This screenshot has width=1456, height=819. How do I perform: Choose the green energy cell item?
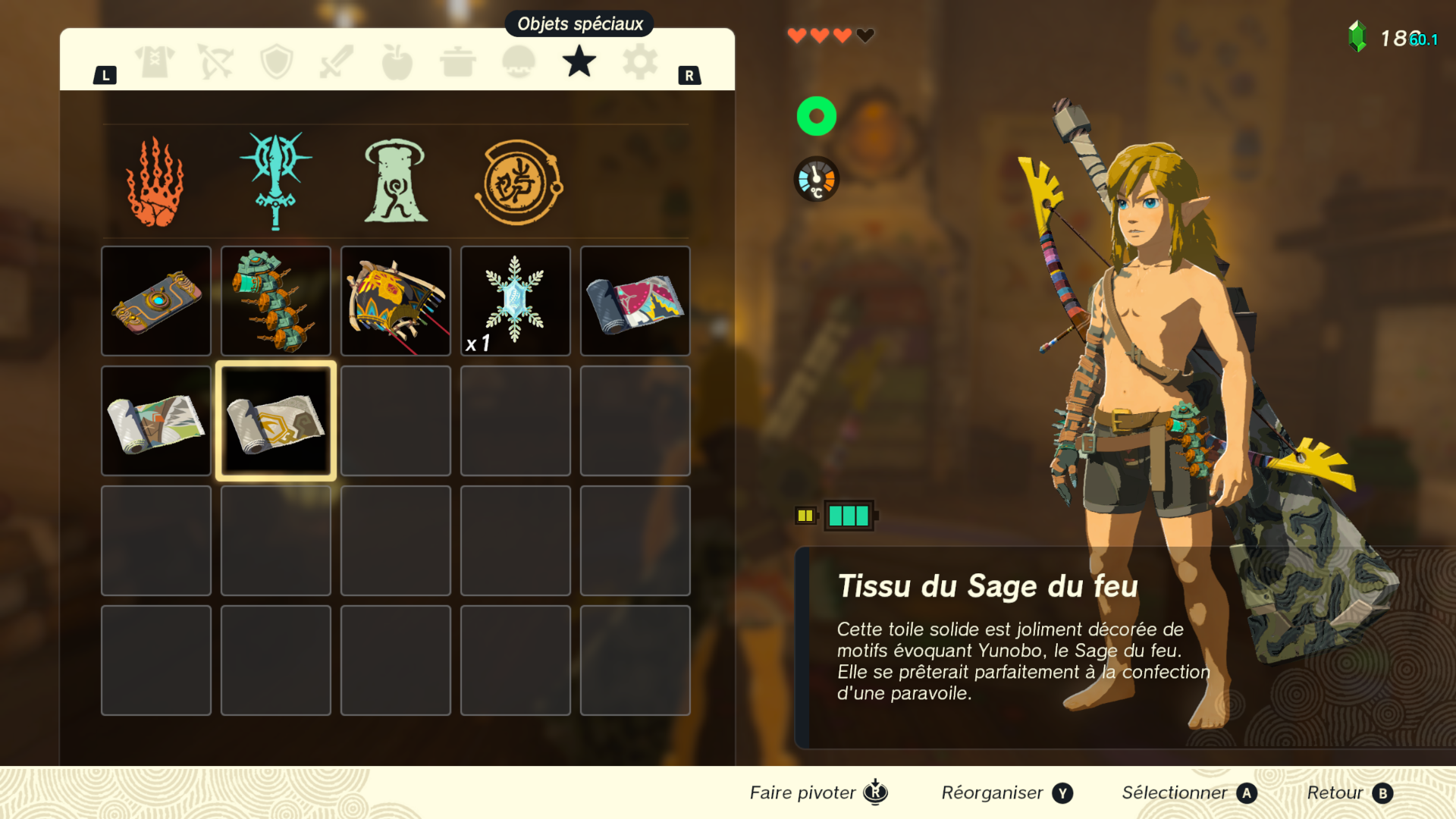(276, 301)
